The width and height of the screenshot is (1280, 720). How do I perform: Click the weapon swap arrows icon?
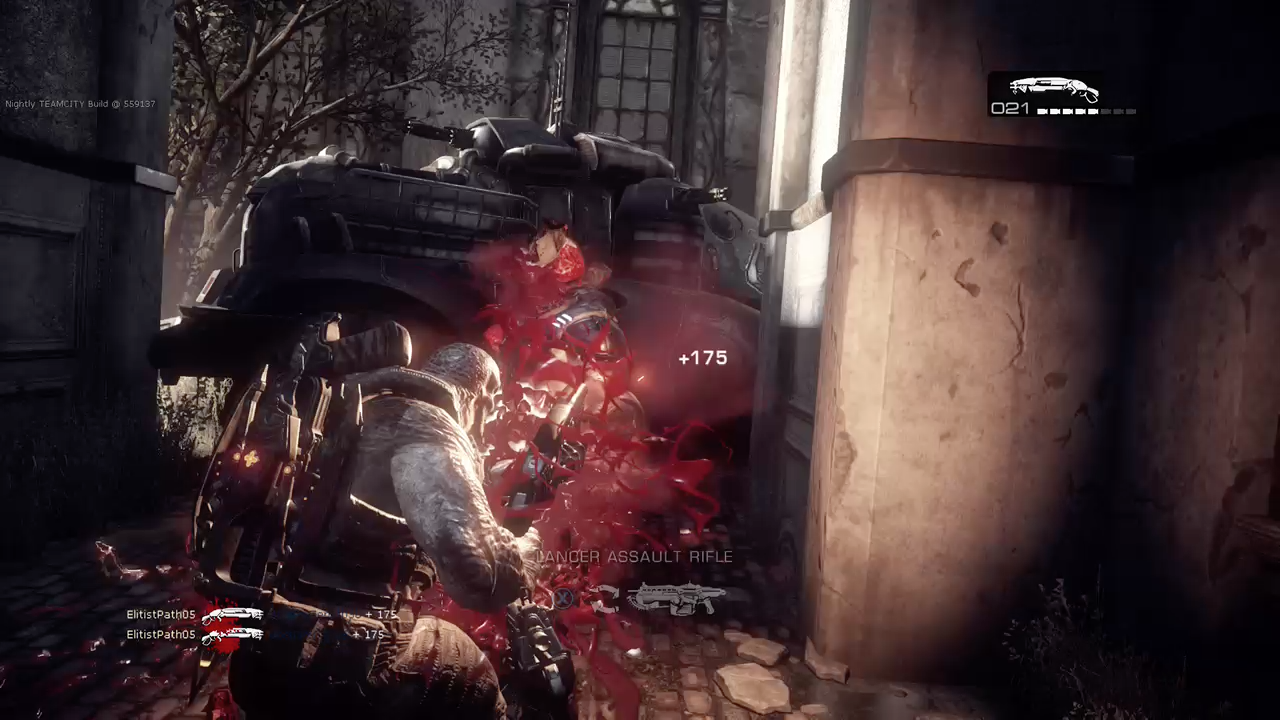[605, 600]
